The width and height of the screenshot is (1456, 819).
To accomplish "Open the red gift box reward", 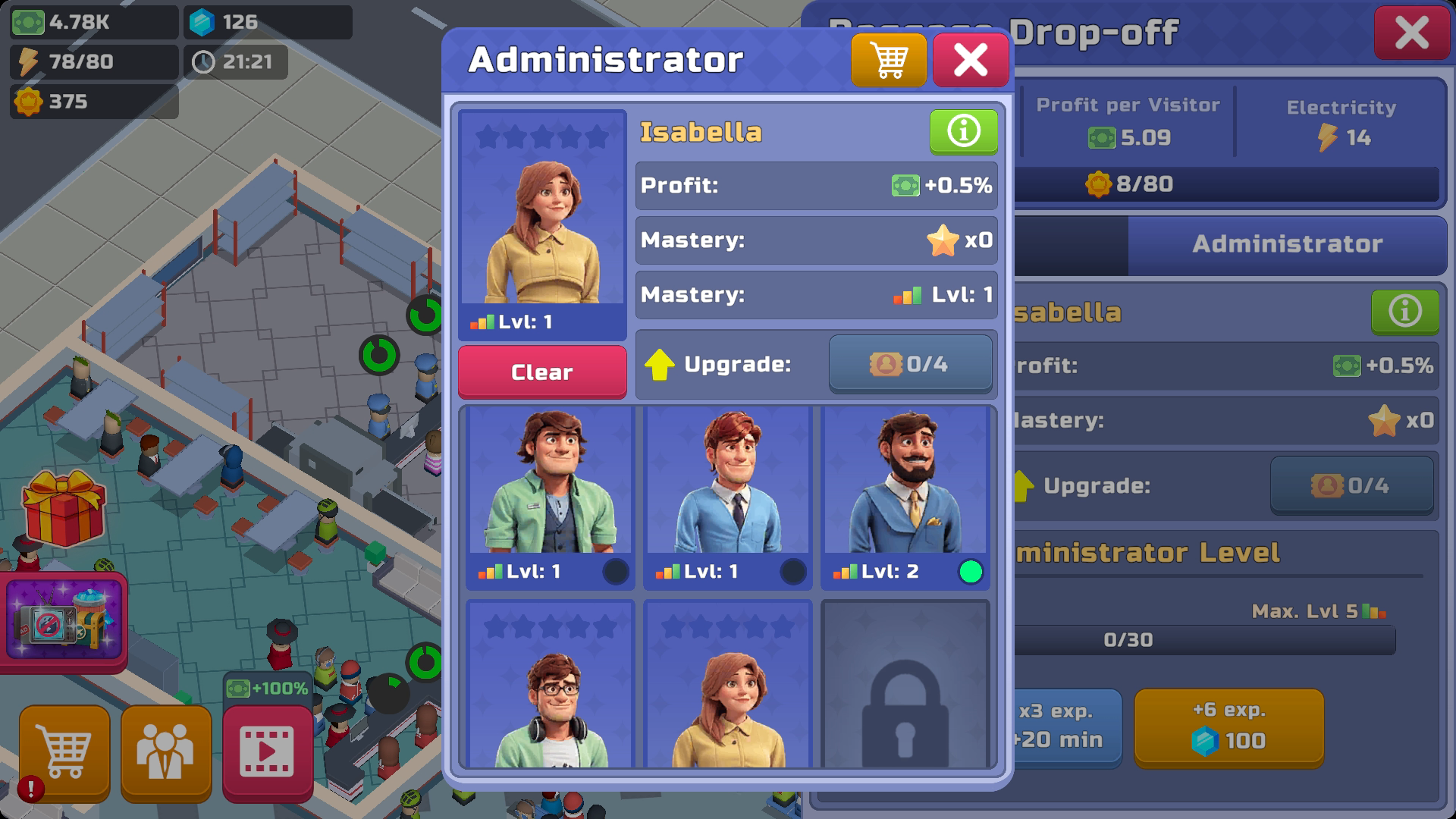I will [x=64, y=508].
